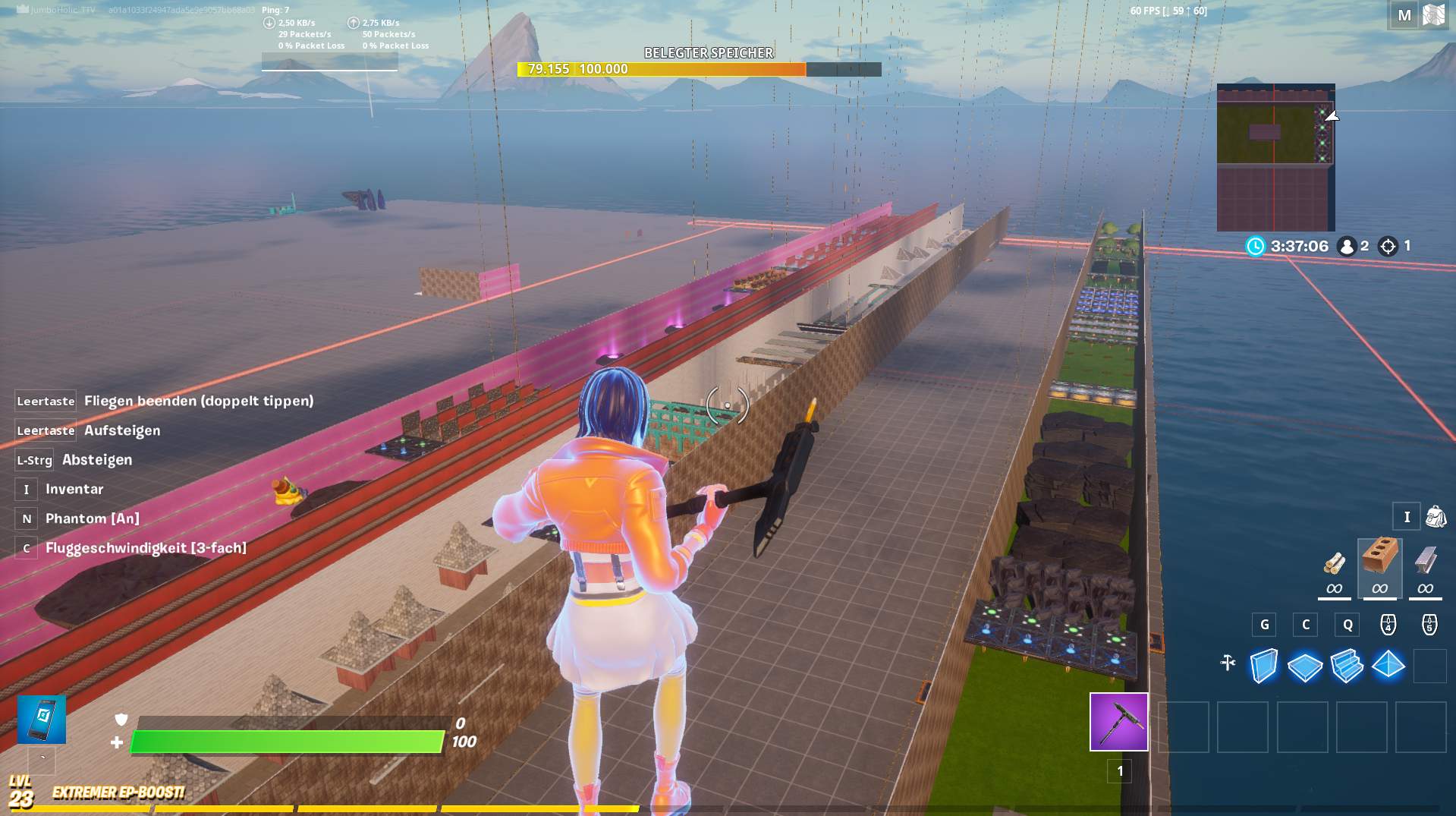The height and width of the screenshot is (816, 1456).
Task: Click the minimap in the top right
Action: 1275,156
